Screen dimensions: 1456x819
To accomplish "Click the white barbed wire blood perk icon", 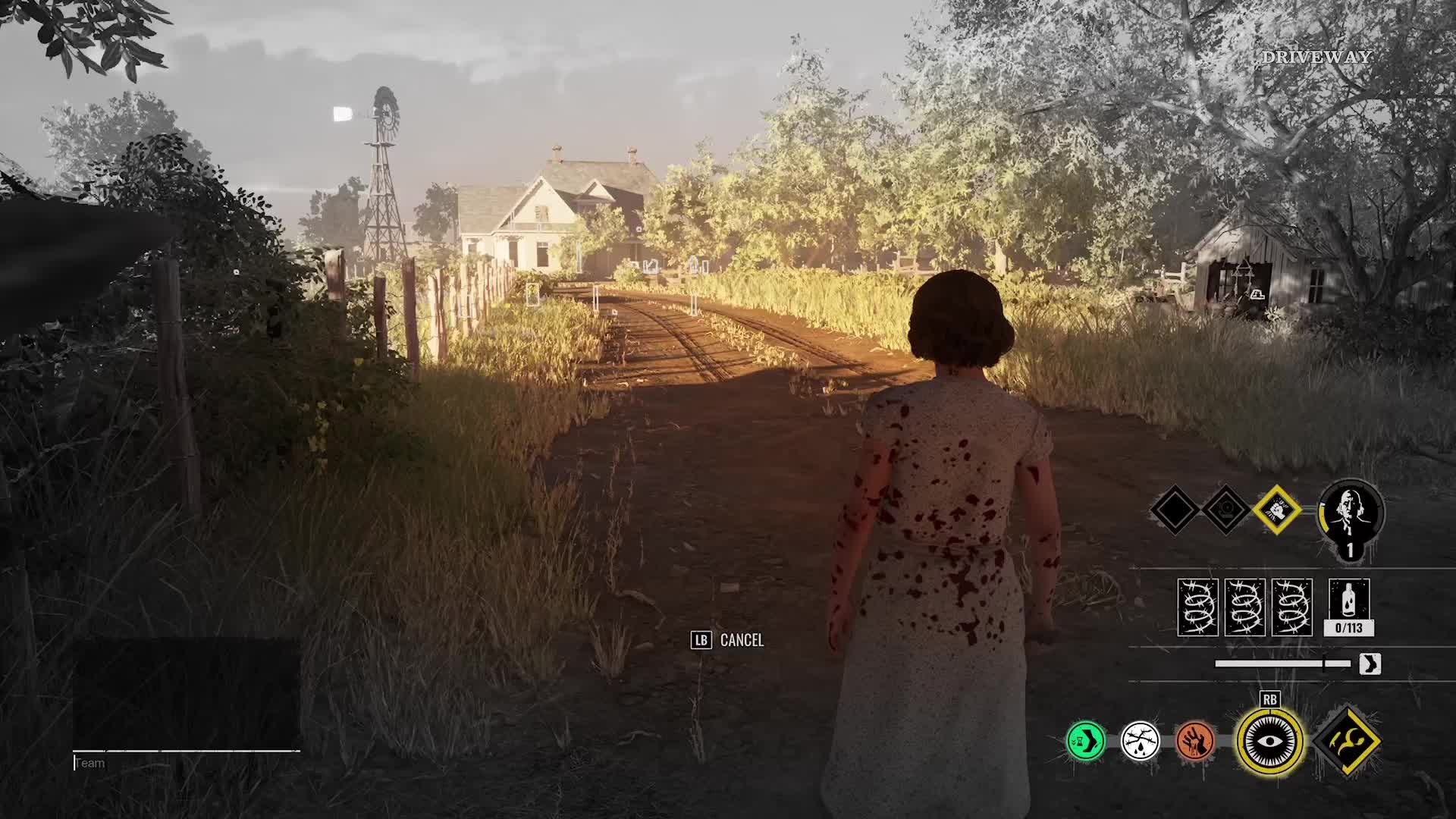I will click(1140, 740).
